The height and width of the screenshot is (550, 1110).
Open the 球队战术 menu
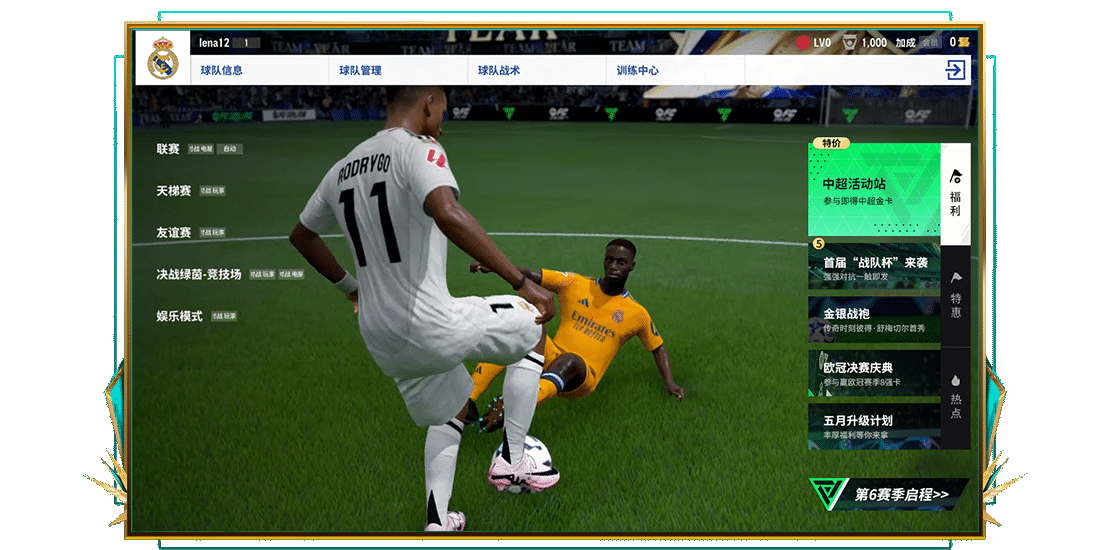click(x=498, y=71)
